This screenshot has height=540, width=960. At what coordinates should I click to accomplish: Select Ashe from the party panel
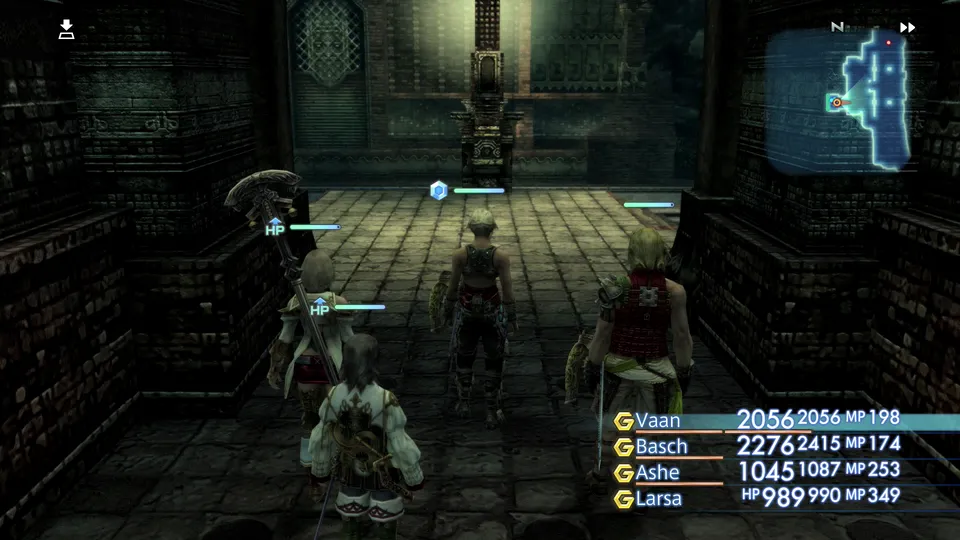coord(657,471)
